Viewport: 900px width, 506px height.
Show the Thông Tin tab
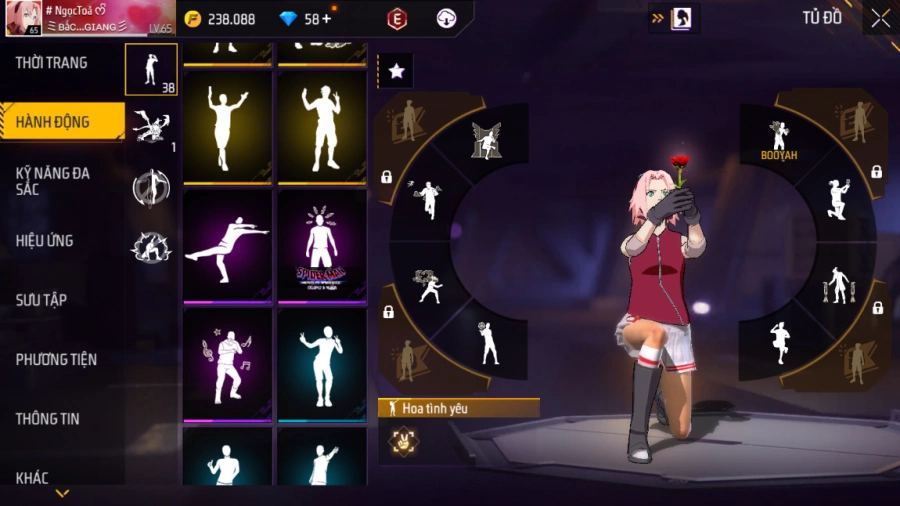pos(47,419)
